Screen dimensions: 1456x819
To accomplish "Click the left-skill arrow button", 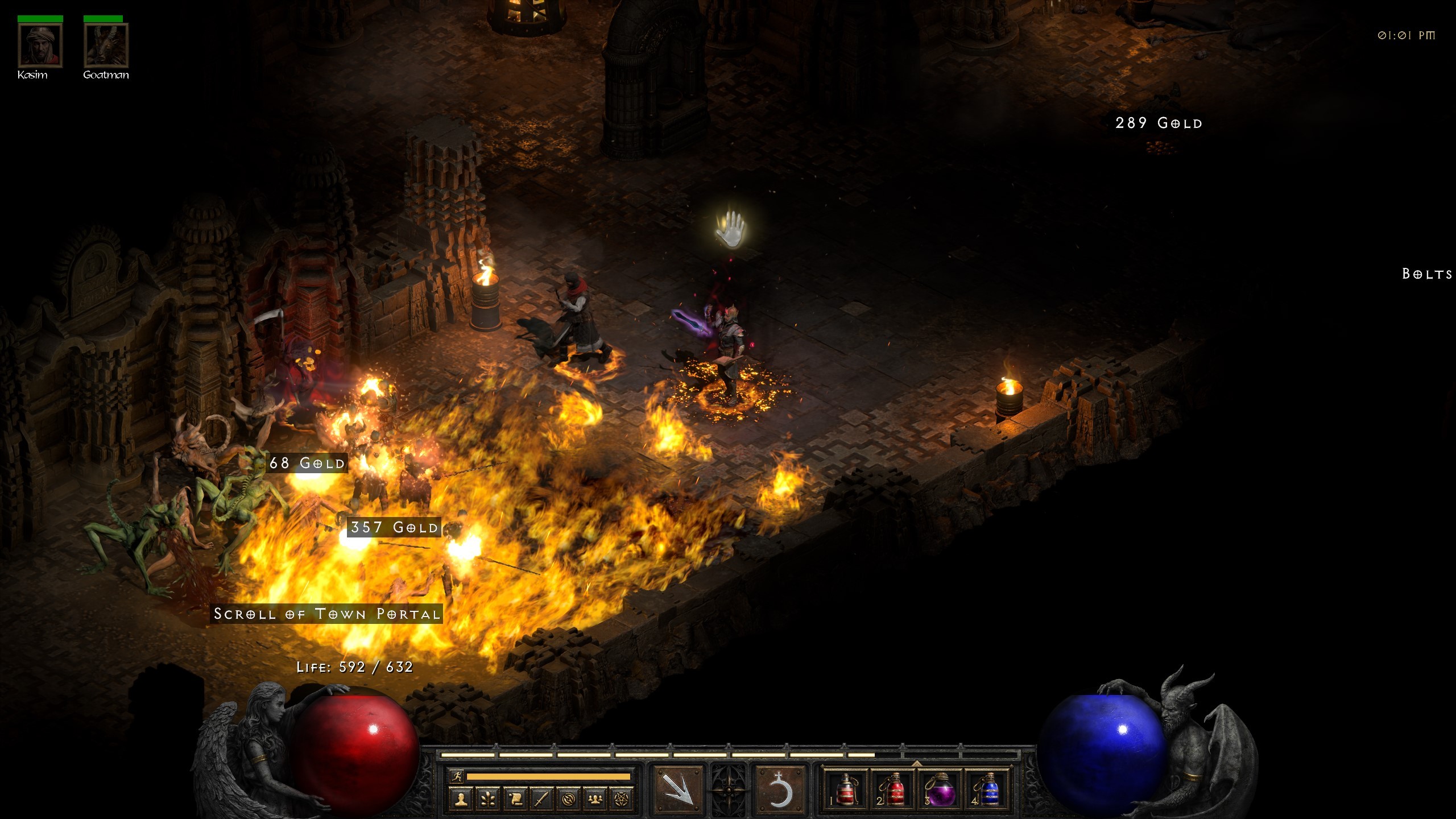I will 677,791.
